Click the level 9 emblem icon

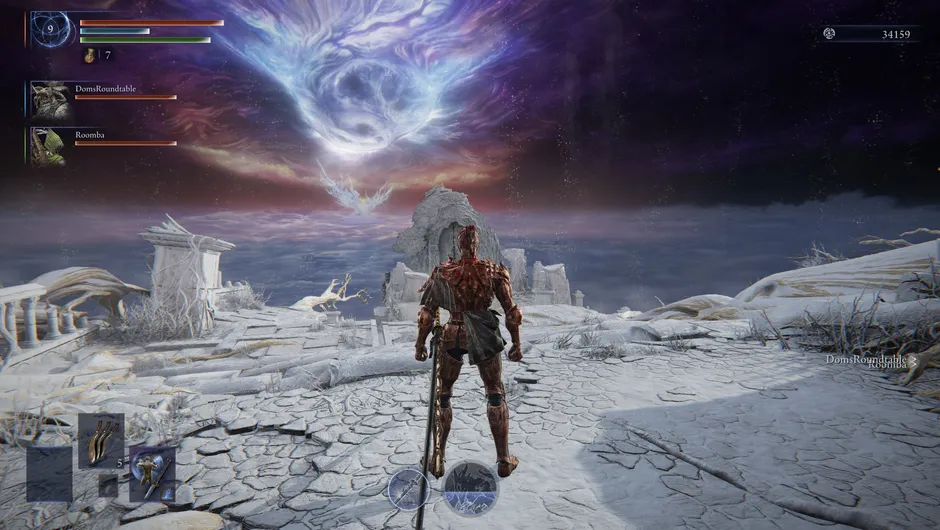(52, 30)
